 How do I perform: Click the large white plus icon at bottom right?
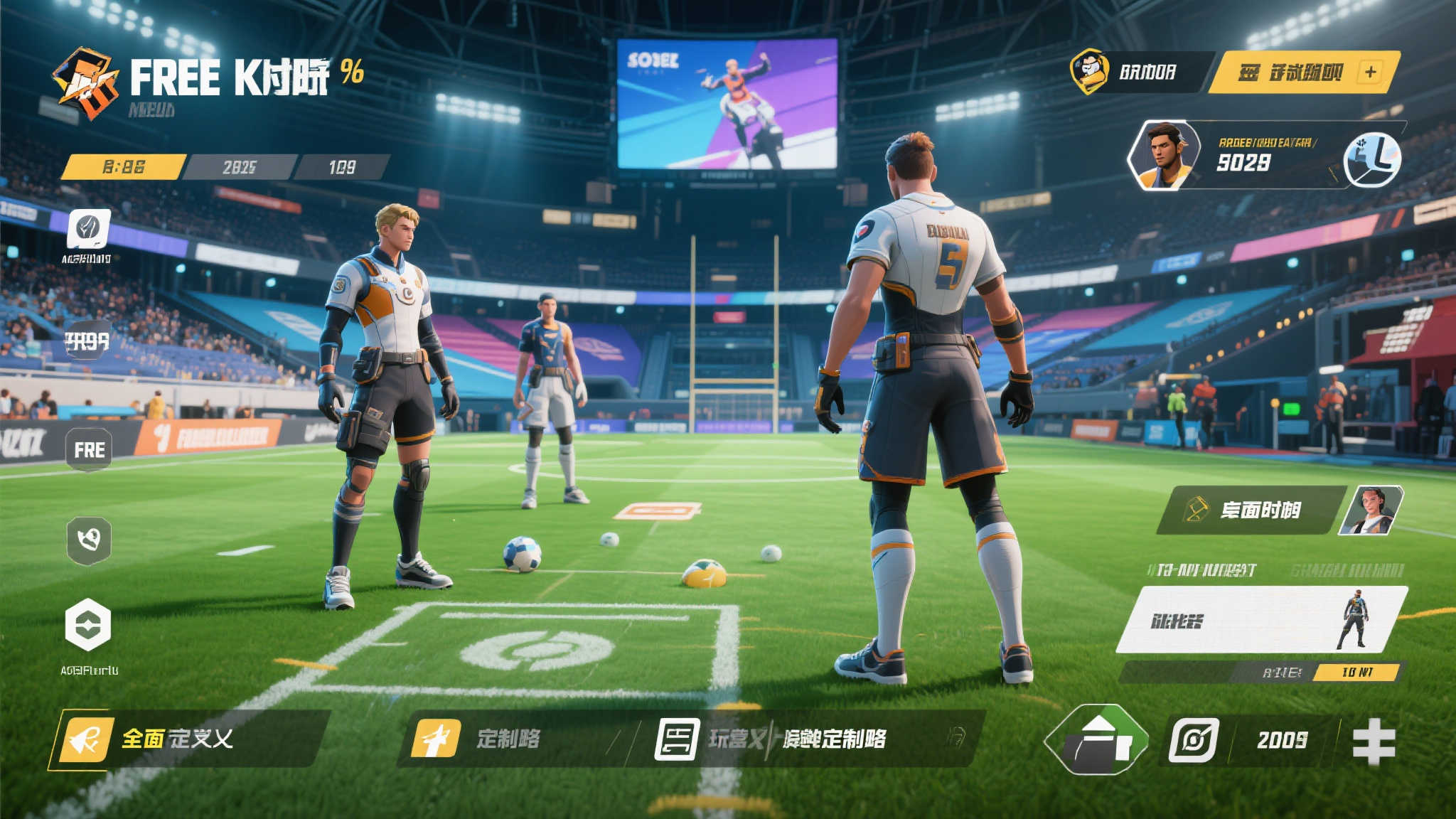1373,741
